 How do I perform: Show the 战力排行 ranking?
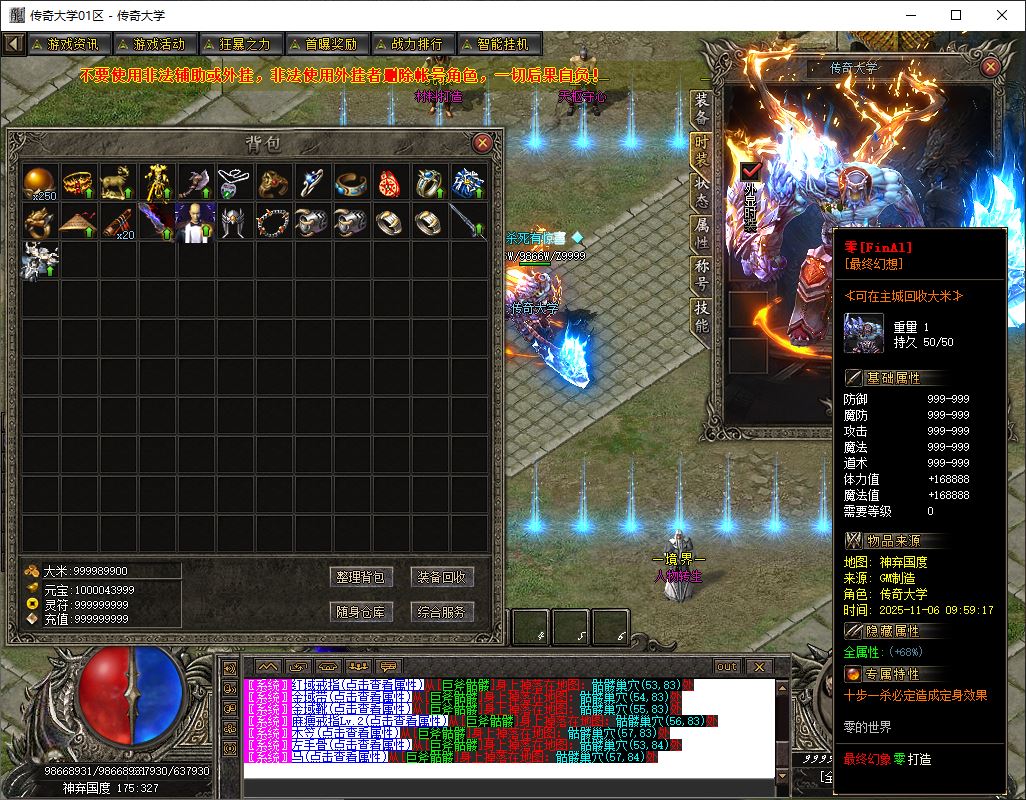pyautogui.click(x=412, y=44)
